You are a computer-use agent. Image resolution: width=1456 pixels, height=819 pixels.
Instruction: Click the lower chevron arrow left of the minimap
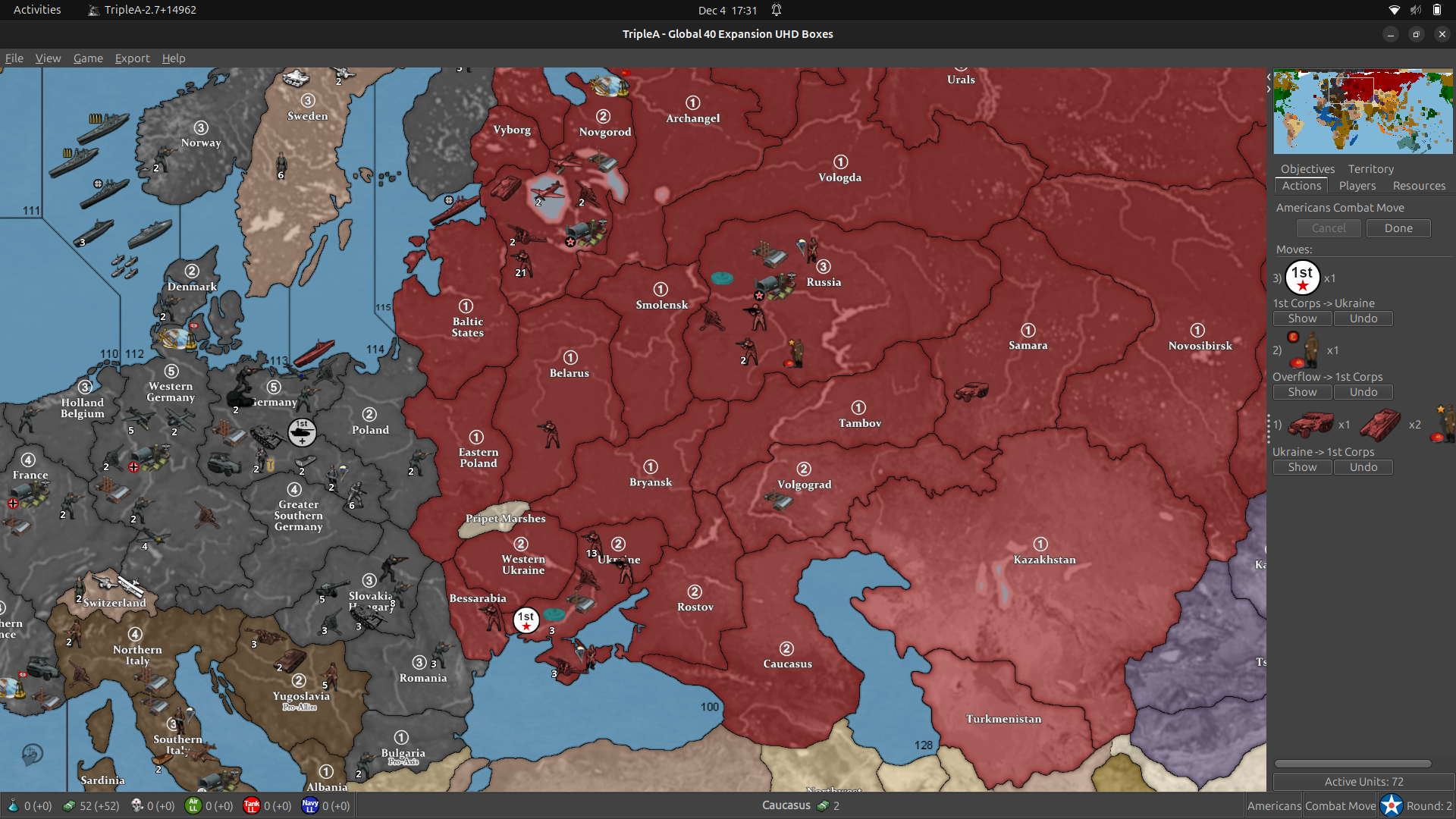coord(1268,89)
